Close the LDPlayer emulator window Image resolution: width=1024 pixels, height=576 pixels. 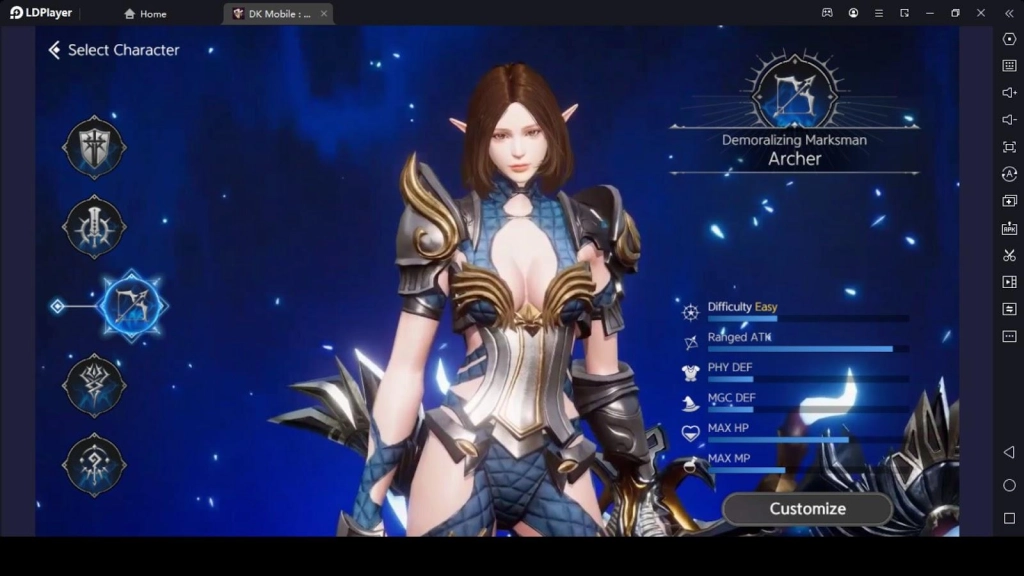point(981,13)
